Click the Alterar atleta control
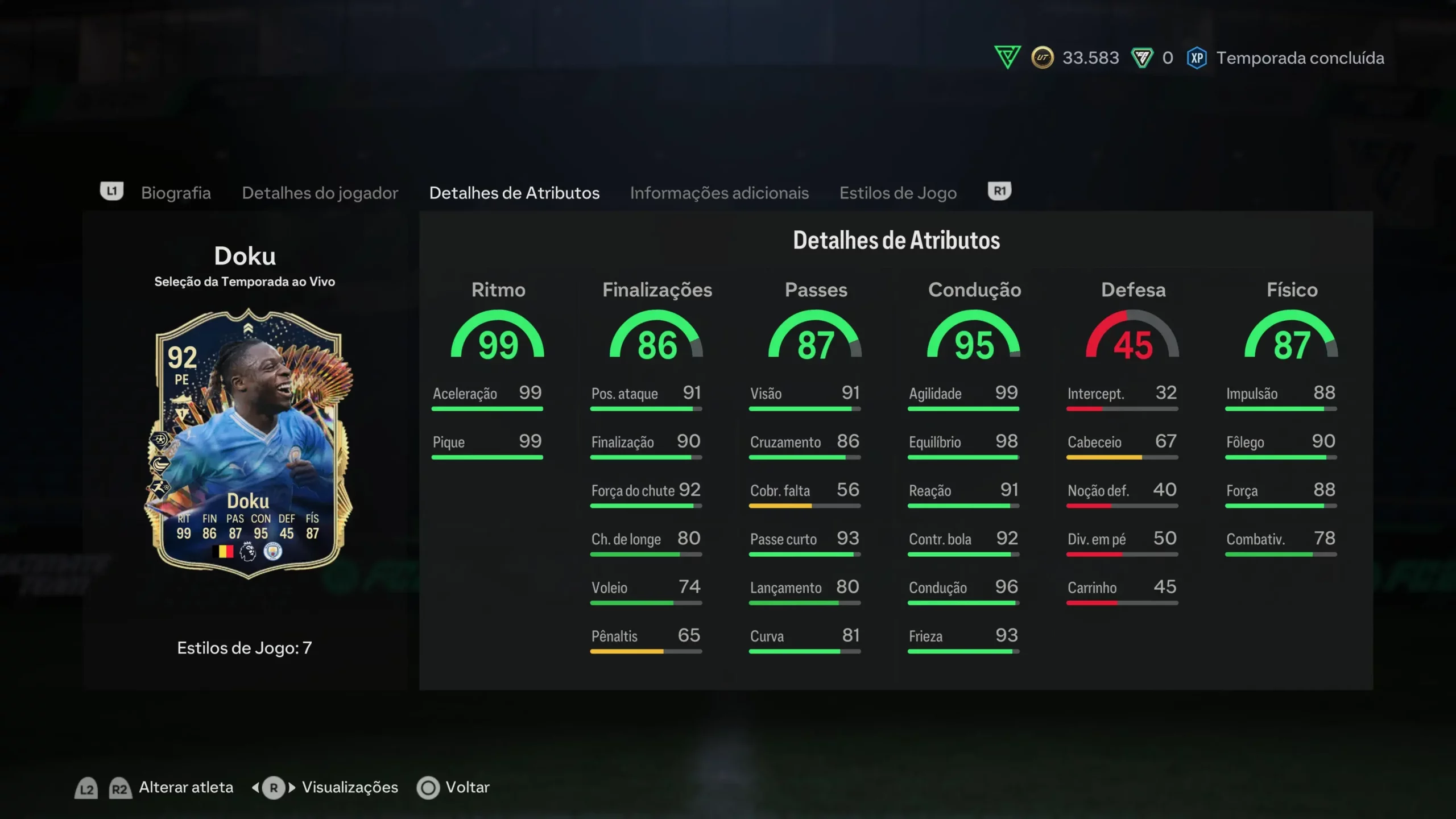This screenshot has width=1456, height=819. [185, 787]
